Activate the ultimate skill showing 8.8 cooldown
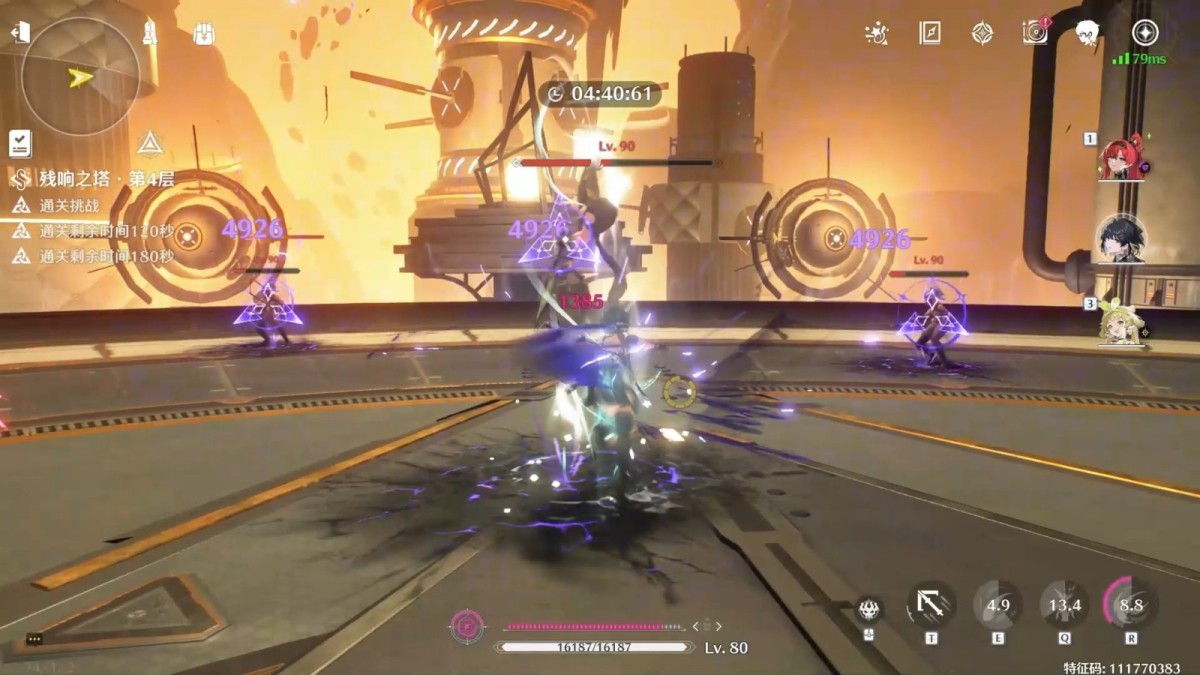This screenshot has width=1200, height=675. point(1131,605)
